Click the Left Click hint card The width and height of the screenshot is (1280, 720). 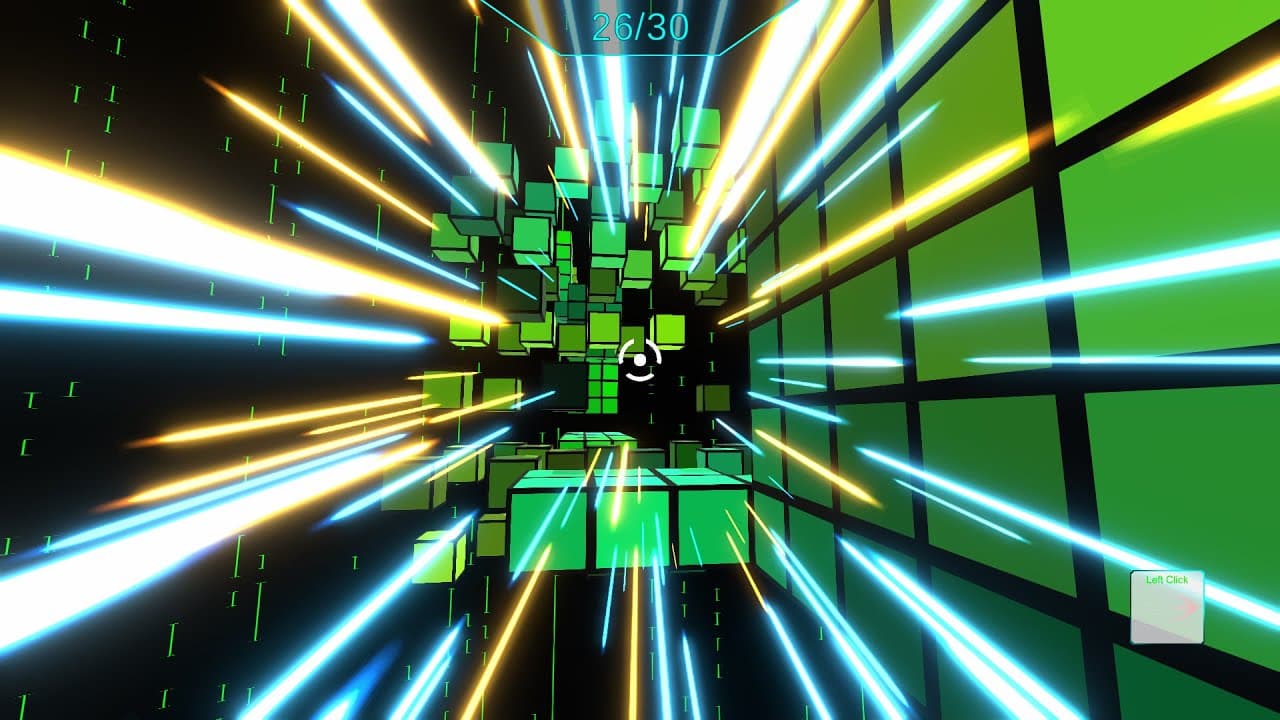tap(1167, 608)
